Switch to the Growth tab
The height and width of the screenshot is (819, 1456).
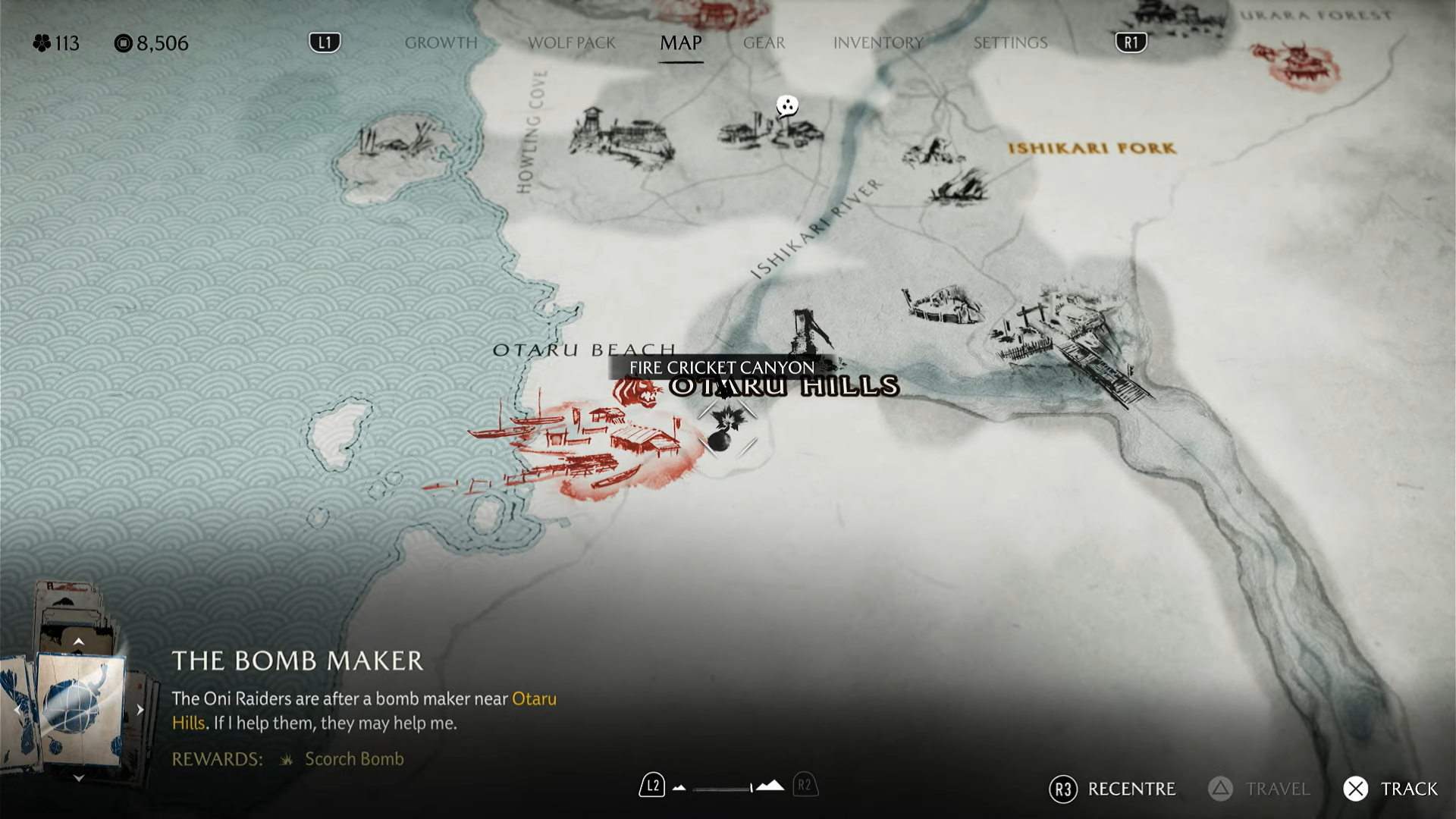(x=441, y=42)
